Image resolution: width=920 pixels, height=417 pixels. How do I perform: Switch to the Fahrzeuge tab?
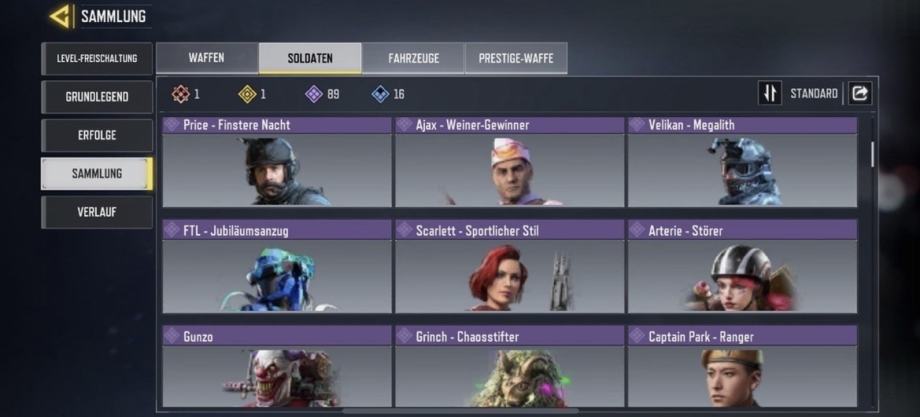point(413,58)
